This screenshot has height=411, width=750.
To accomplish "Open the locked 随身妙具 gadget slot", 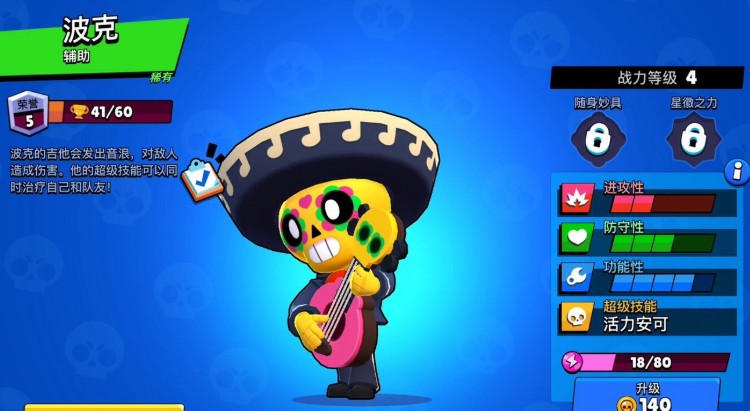I will pyautogui.click(x=599, y=139).
